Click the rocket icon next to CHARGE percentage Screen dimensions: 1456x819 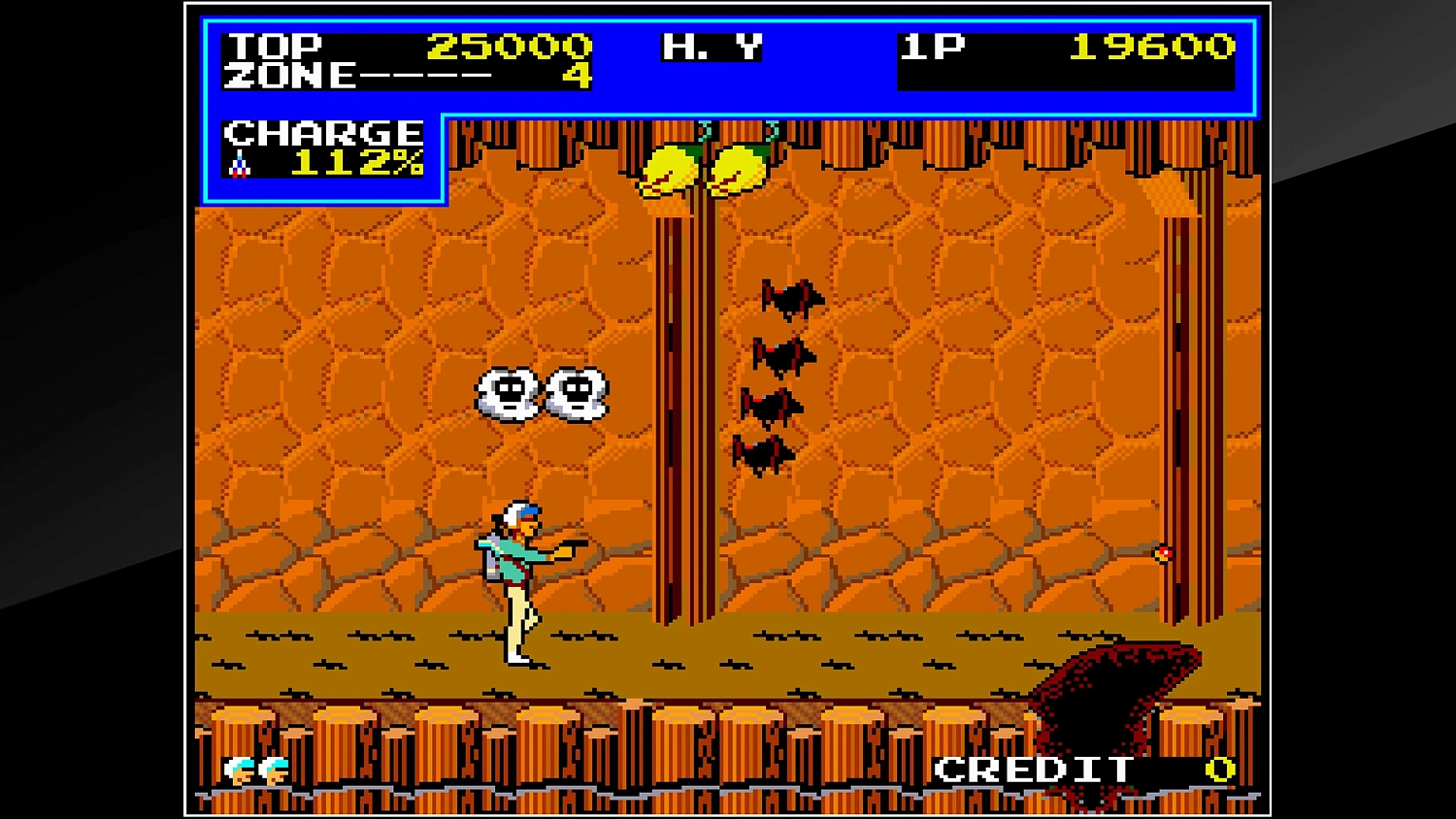(x=240, y=165)
